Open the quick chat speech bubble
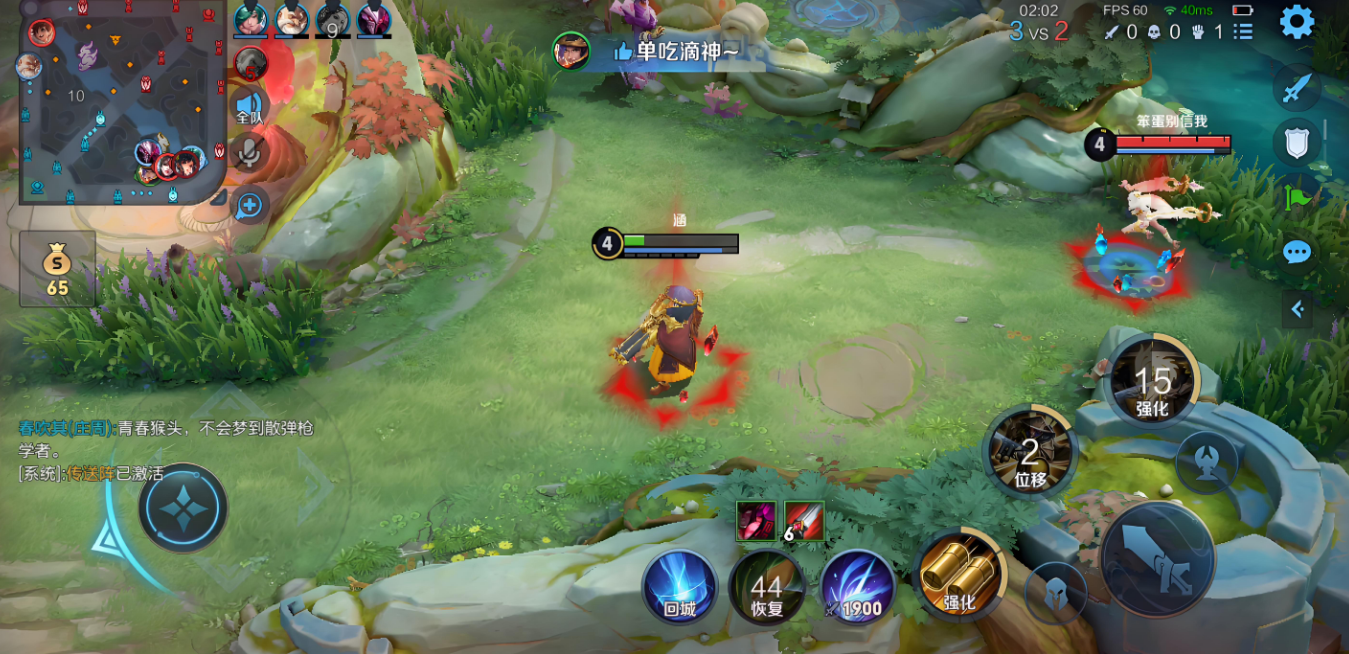This screenshot has height=654, width=1349. [1297, 252]
